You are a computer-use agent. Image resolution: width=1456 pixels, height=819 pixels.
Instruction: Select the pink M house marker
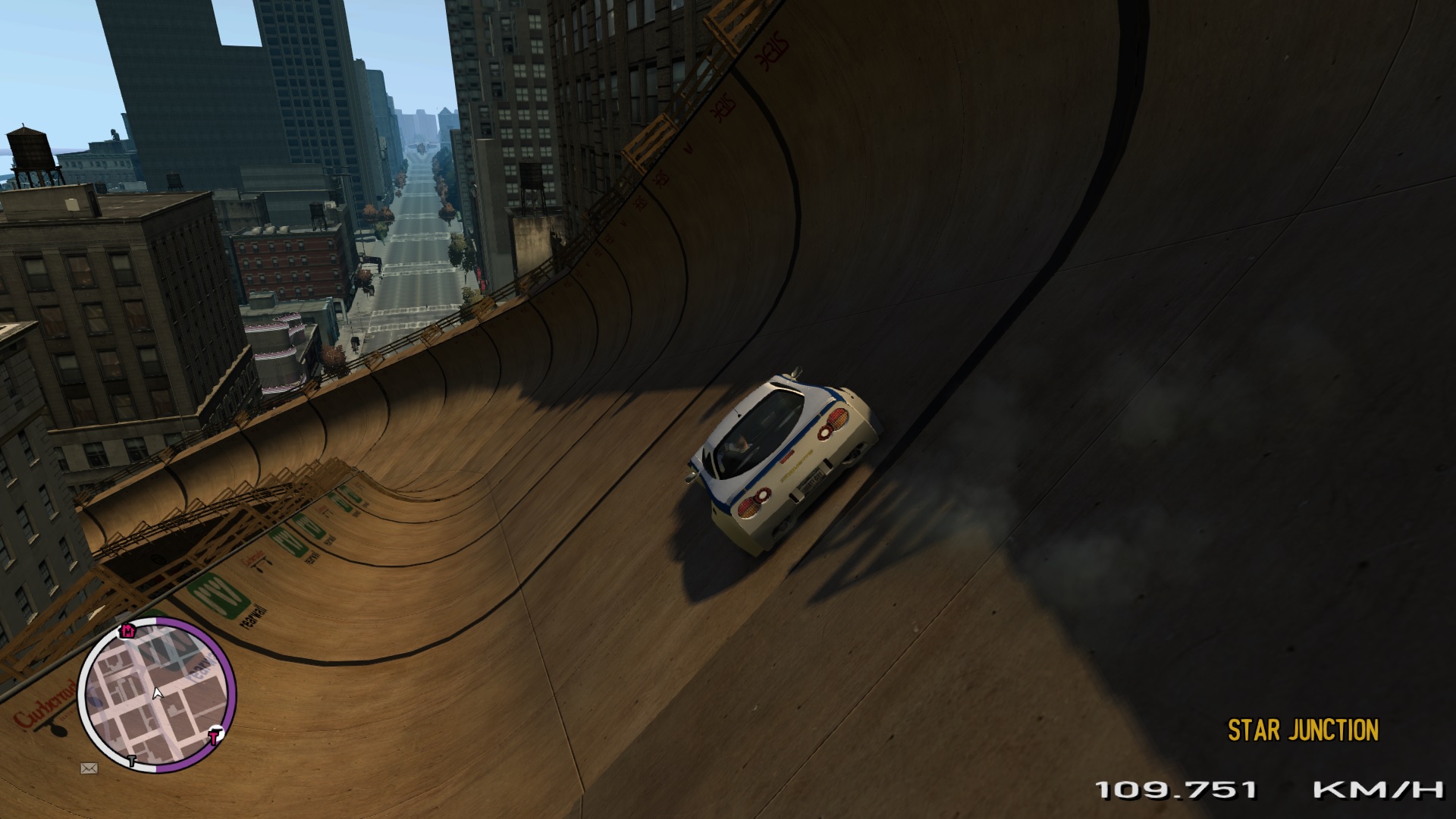(128, 631)
